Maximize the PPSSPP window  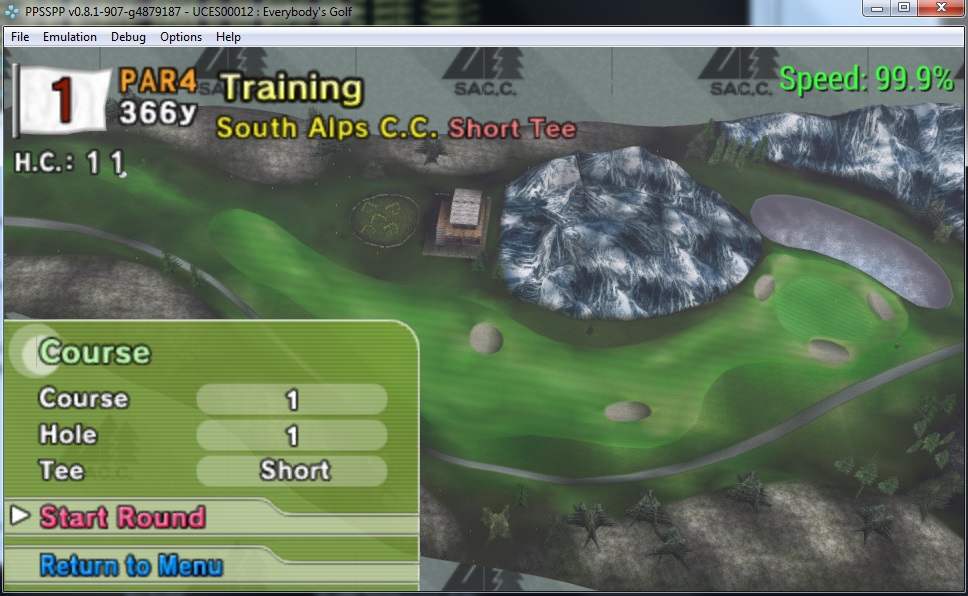903,8
